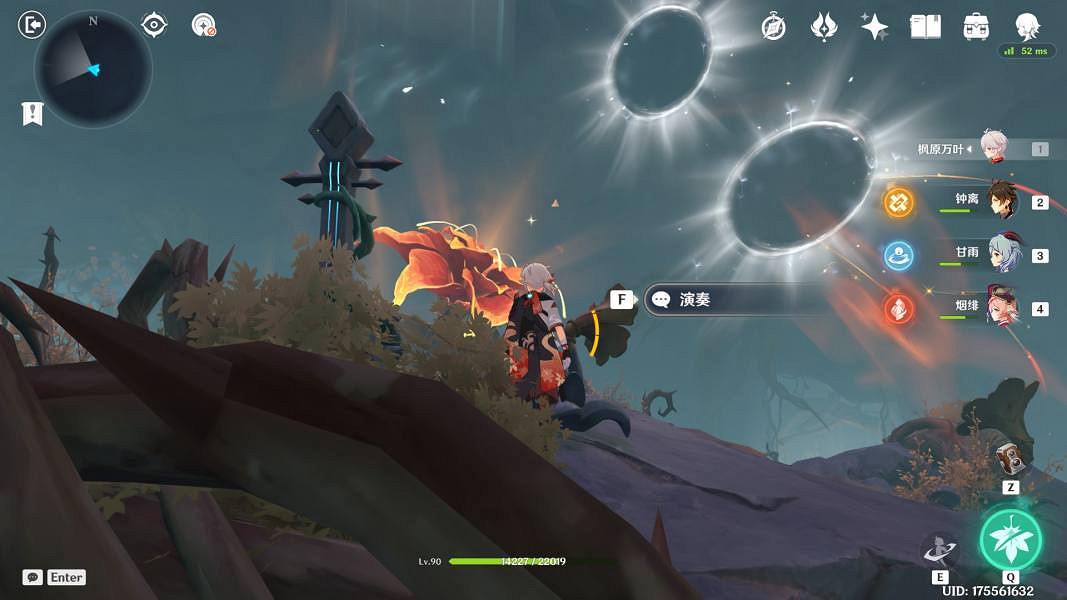Use the elemental skill icon
The image size is (1067, 600).
pos(940,550)
